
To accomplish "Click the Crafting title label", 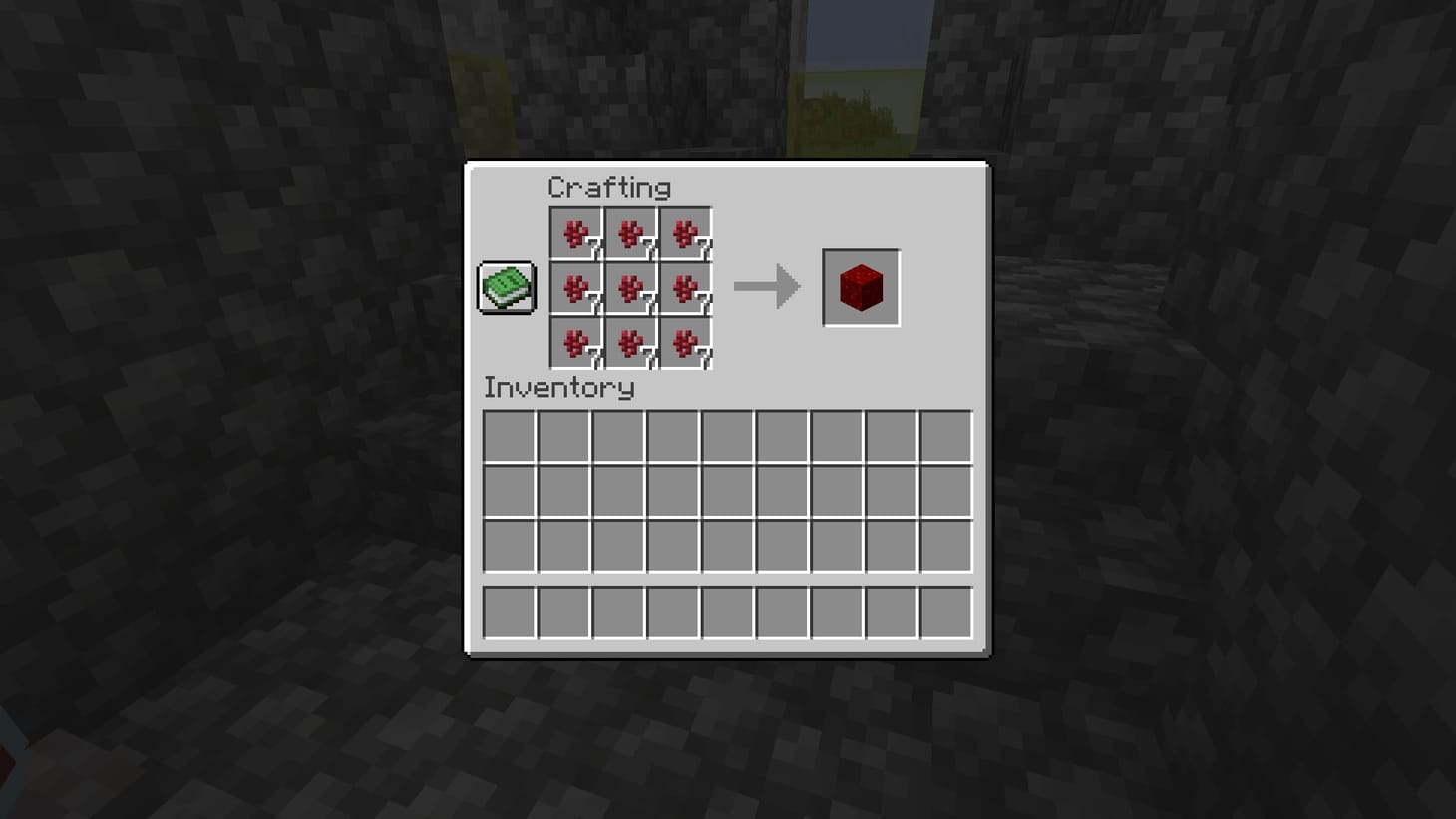I will point(610,187).
